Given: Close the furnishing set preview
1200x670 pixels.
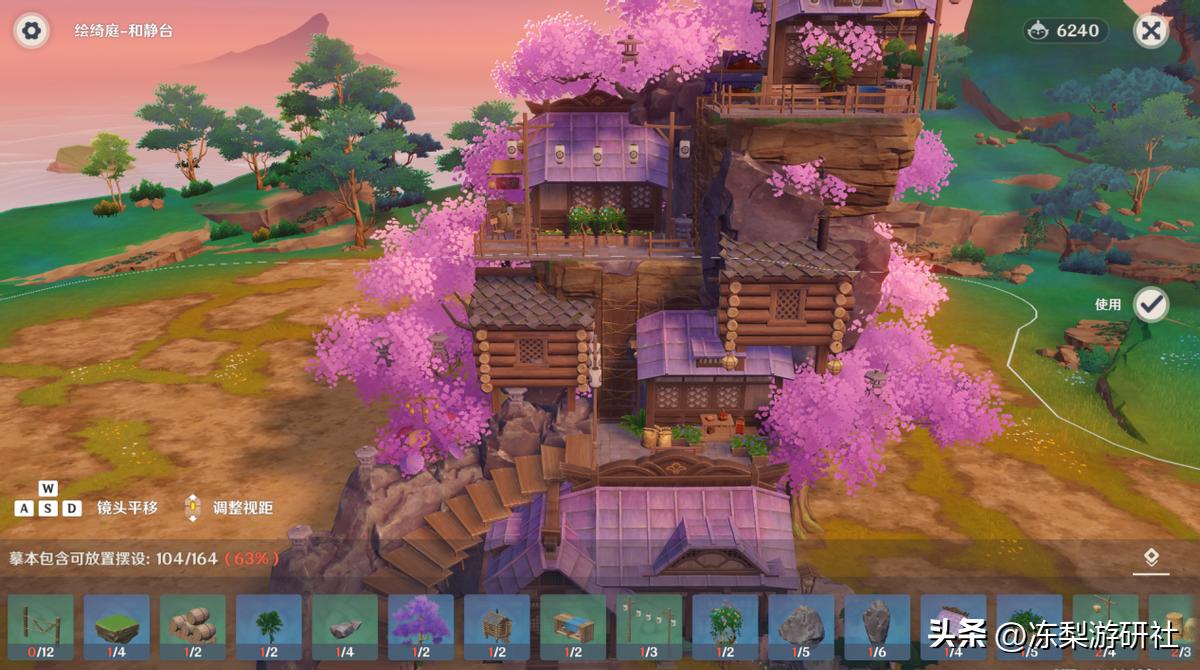Looking at the screenshot, I should pyautogui.click(x=1151, y=31).
